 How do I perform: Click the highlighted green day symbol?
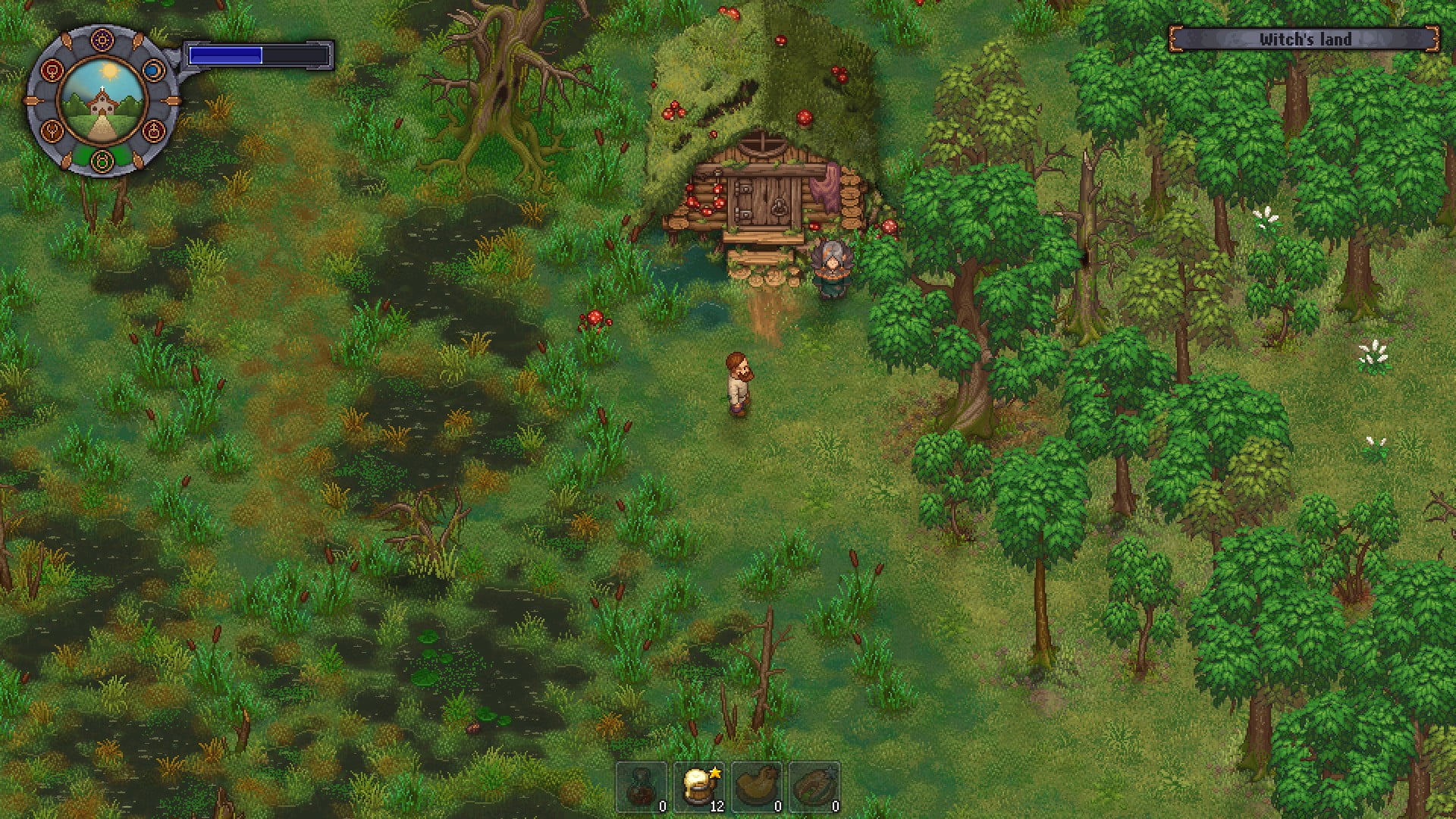coord(102,160)
